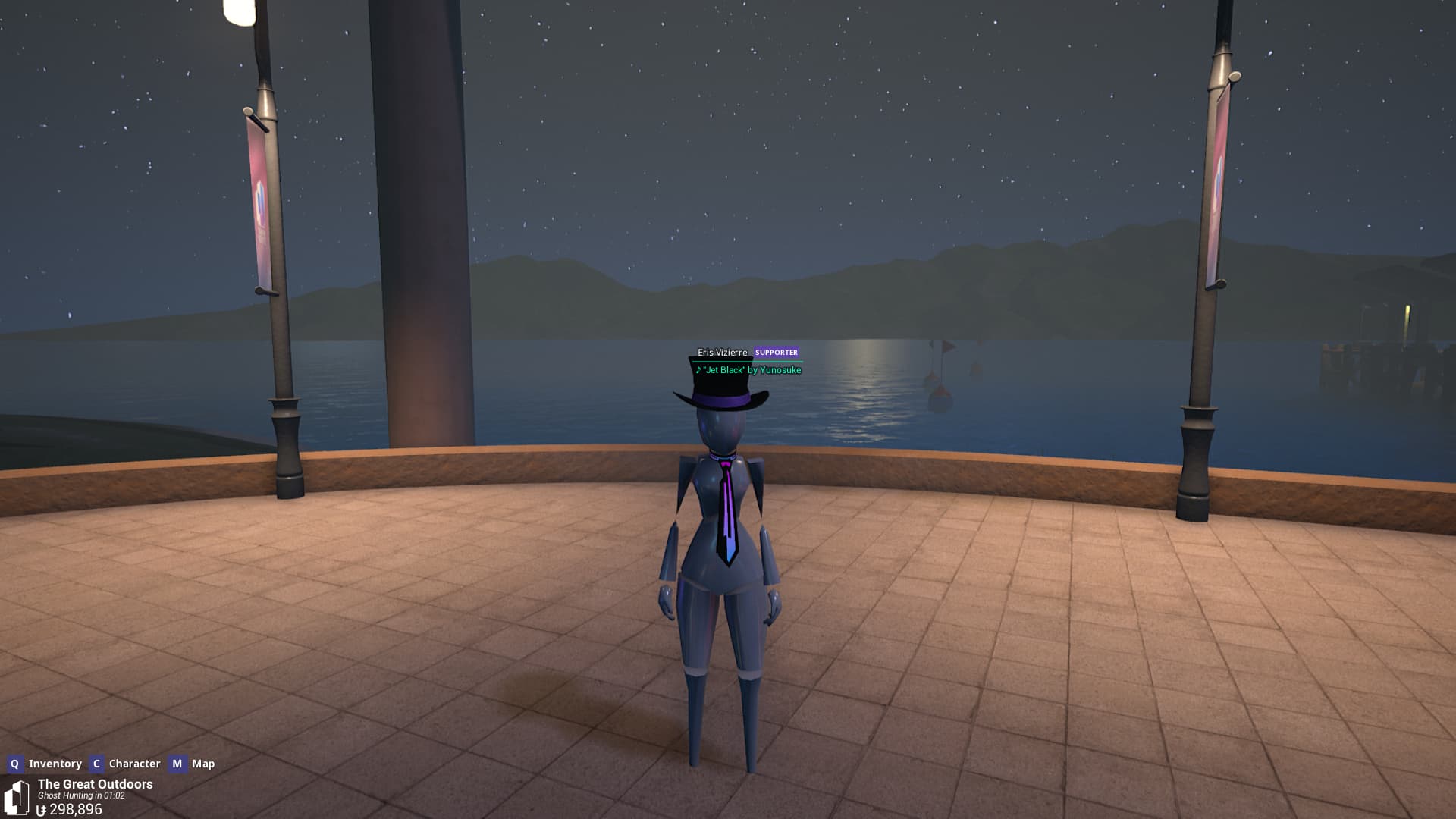Click the white tower logo icon
This screenshot has height=819, width=1456.
coord(17,797)
